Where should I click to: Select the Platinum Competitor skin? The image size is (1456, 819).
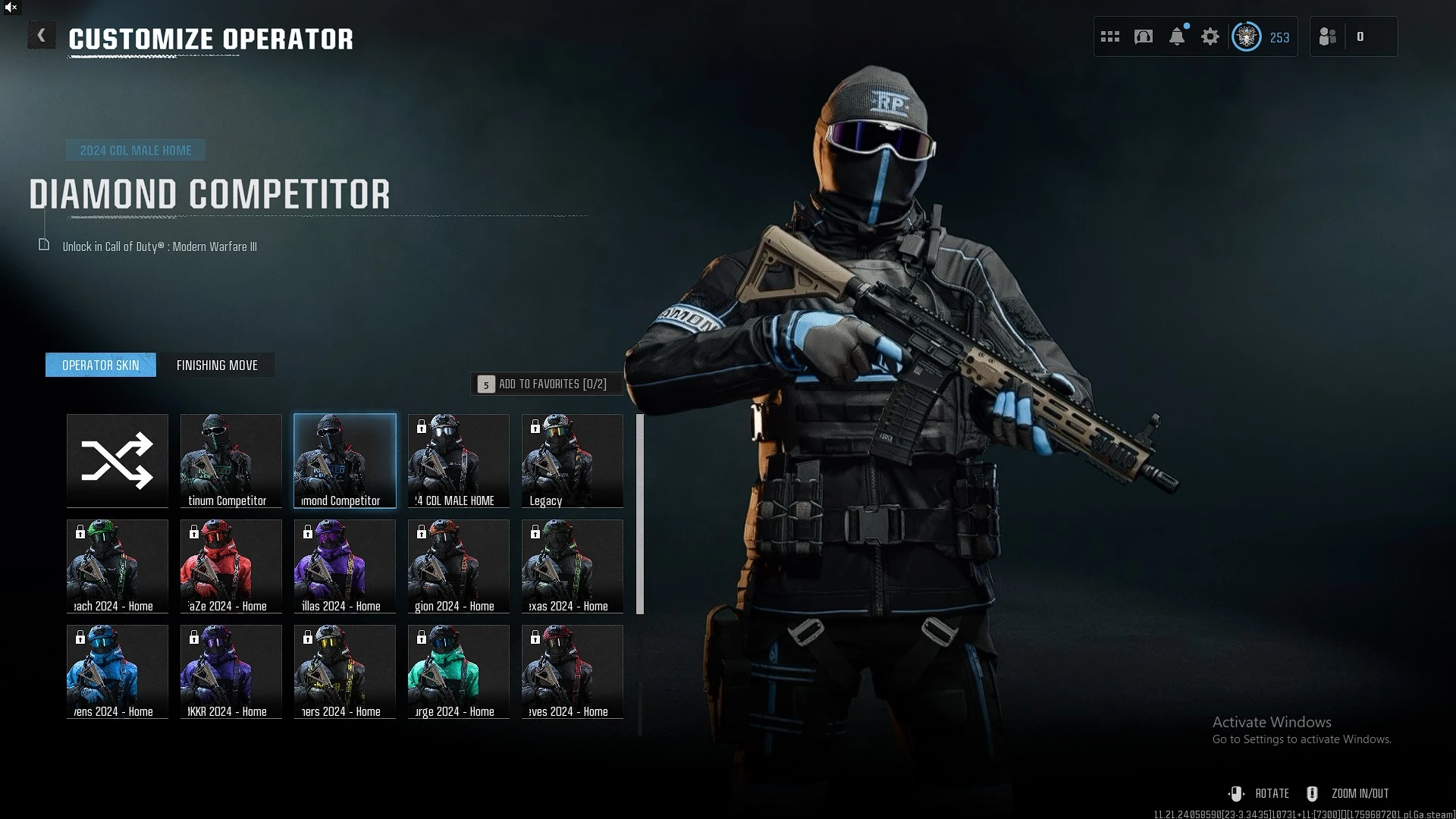click(x=231, y=460)
